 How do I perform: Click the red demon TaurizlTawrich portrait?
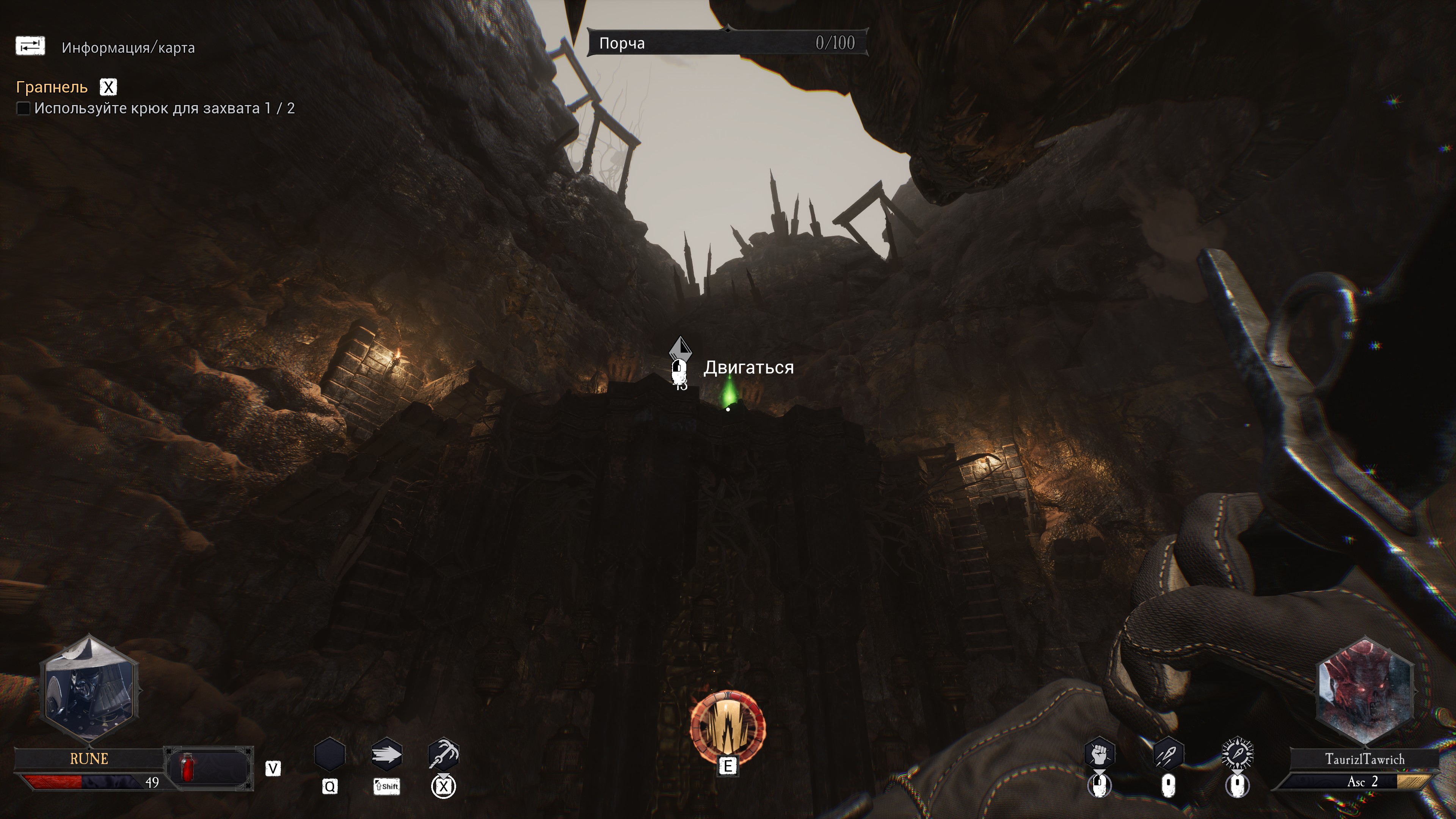click(1365, 691)
